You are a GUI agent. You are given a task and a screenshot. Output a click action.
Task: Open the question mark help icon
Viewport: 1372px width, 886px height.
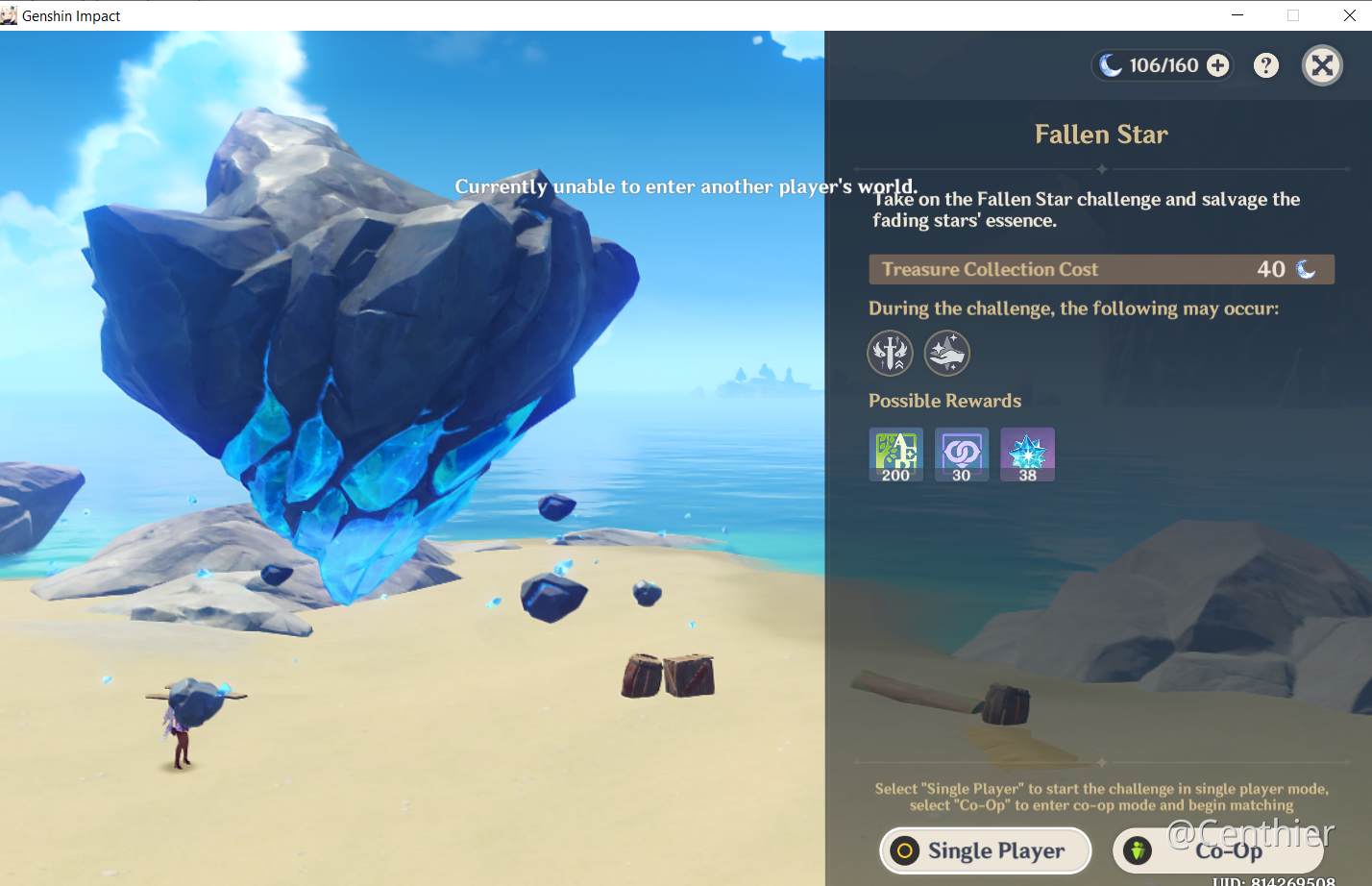pos(1265,65)
